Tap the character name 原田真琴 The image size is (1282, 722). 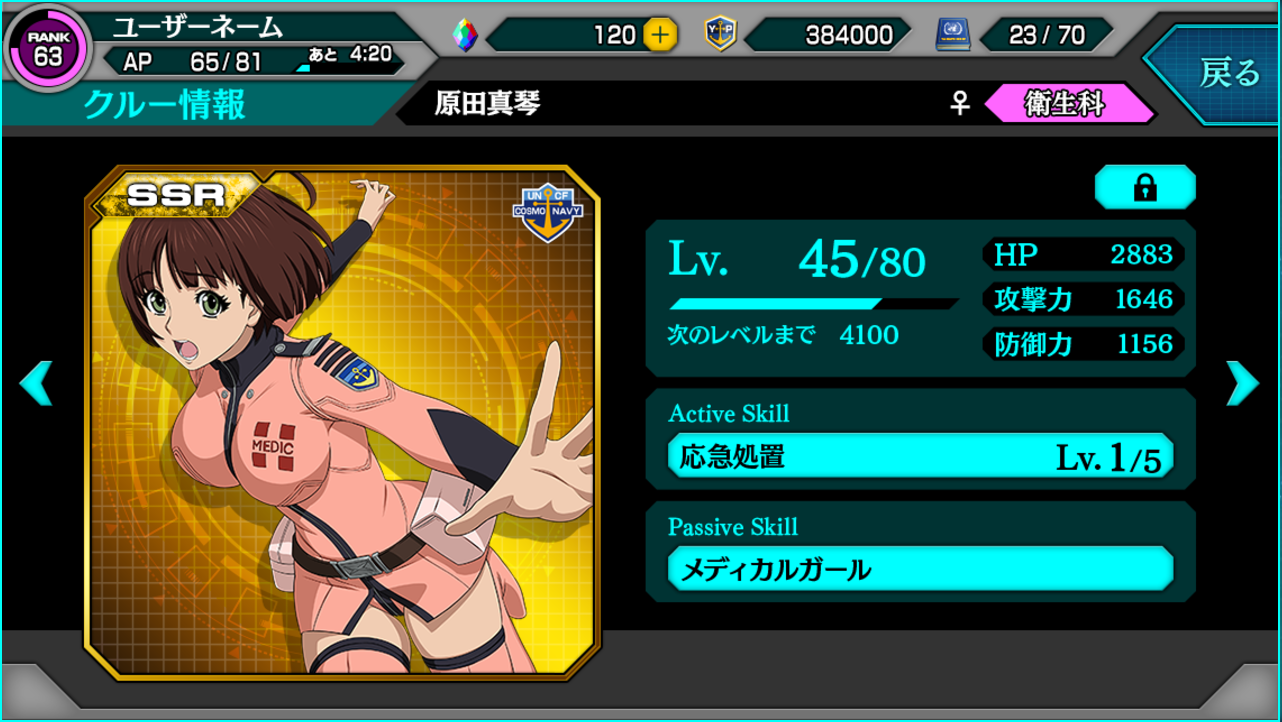486,100
